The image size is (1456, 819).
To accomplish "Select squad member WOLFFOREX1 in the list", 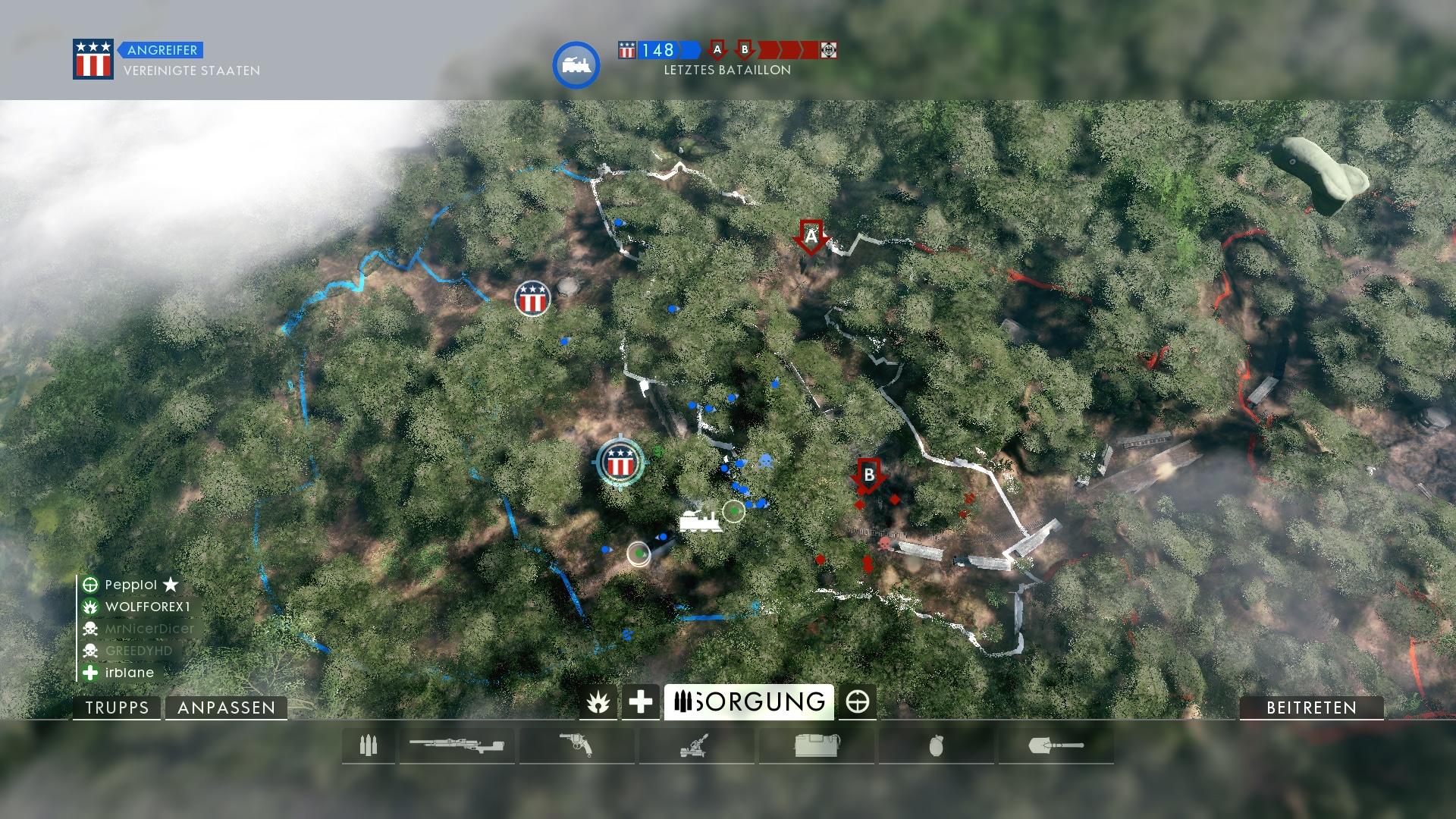I will [x=147, y=607].
